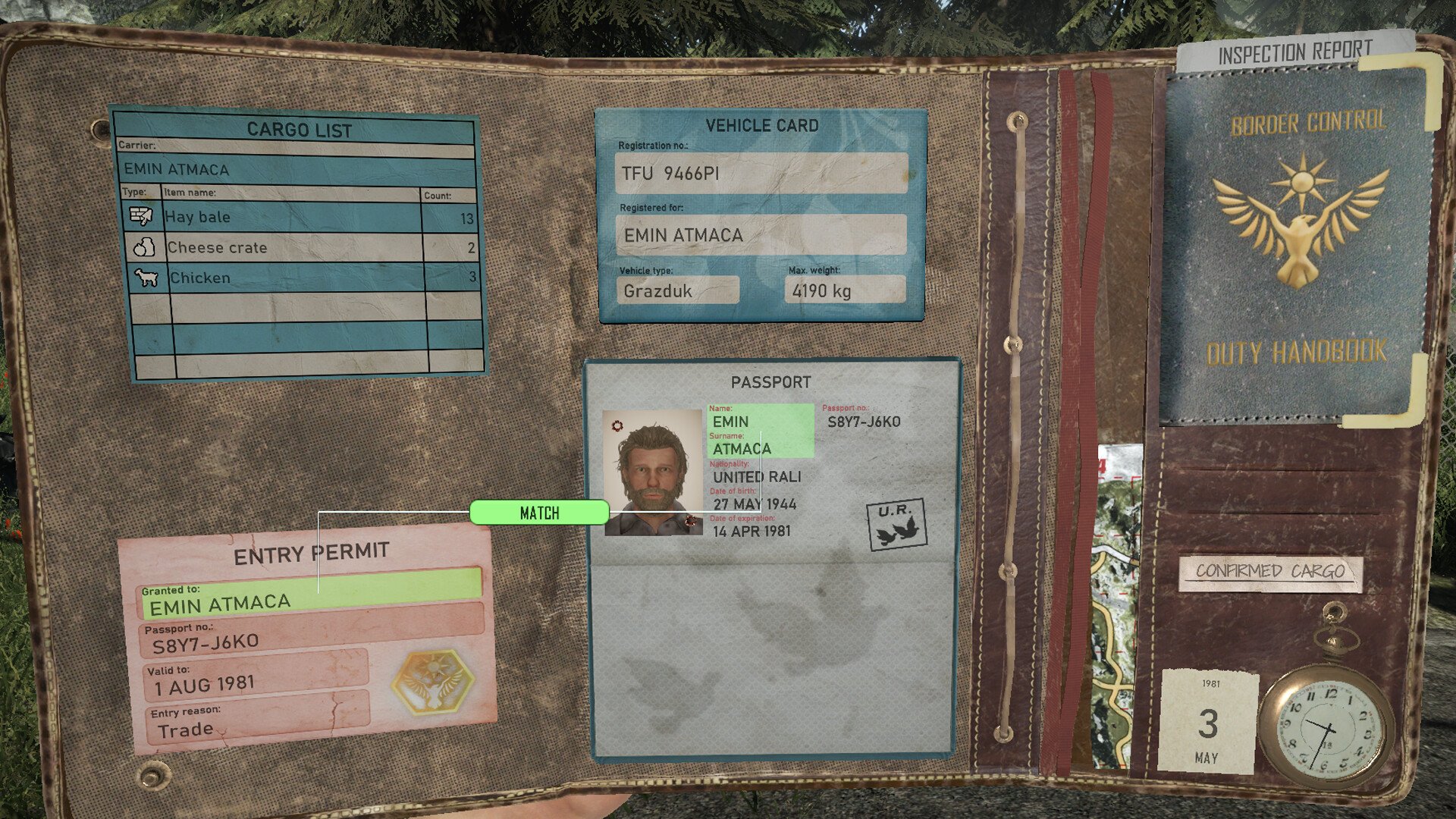This screenshot has width=1456, height=819.
Task: Select the passport number on the passport
Action: (x=864, y=422)
